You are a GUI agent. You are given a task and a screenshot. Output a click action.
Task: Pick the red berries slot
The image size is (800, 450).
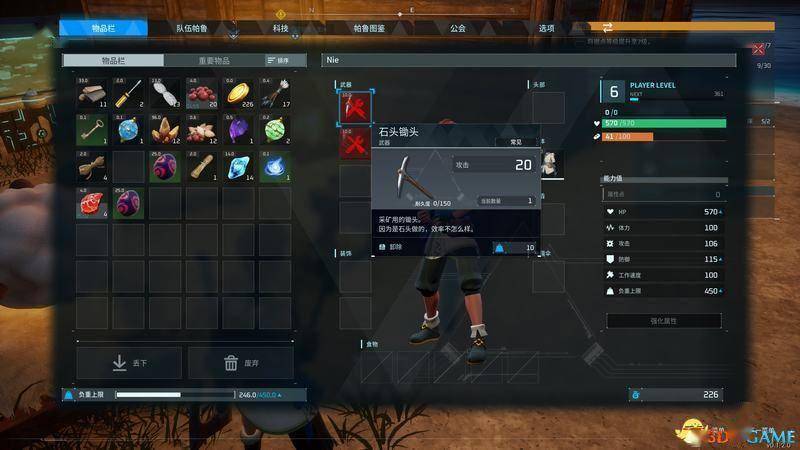coord(202,93)
